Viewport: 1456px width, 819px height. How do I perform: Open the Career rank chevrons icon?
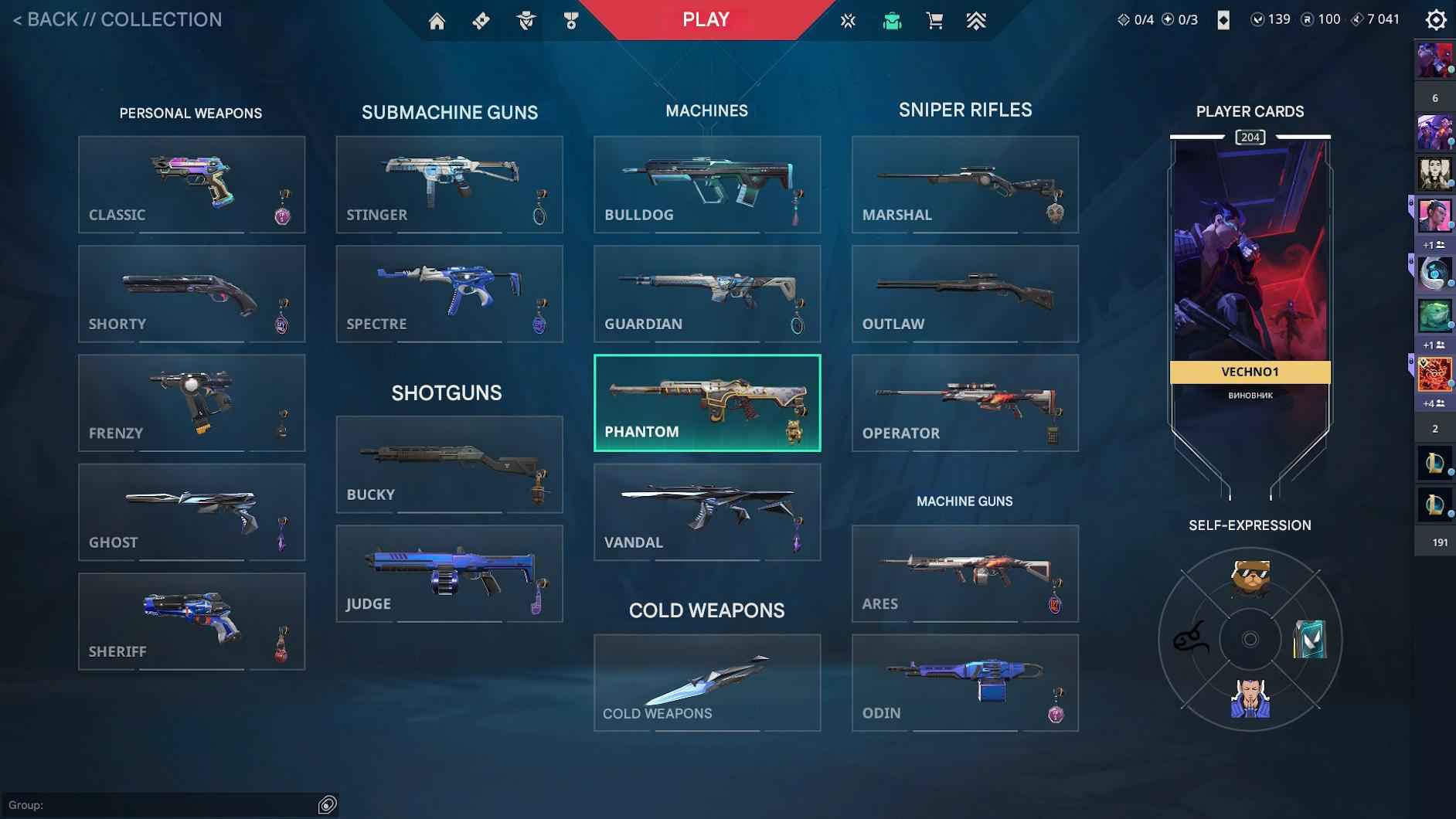coord(977,19)
